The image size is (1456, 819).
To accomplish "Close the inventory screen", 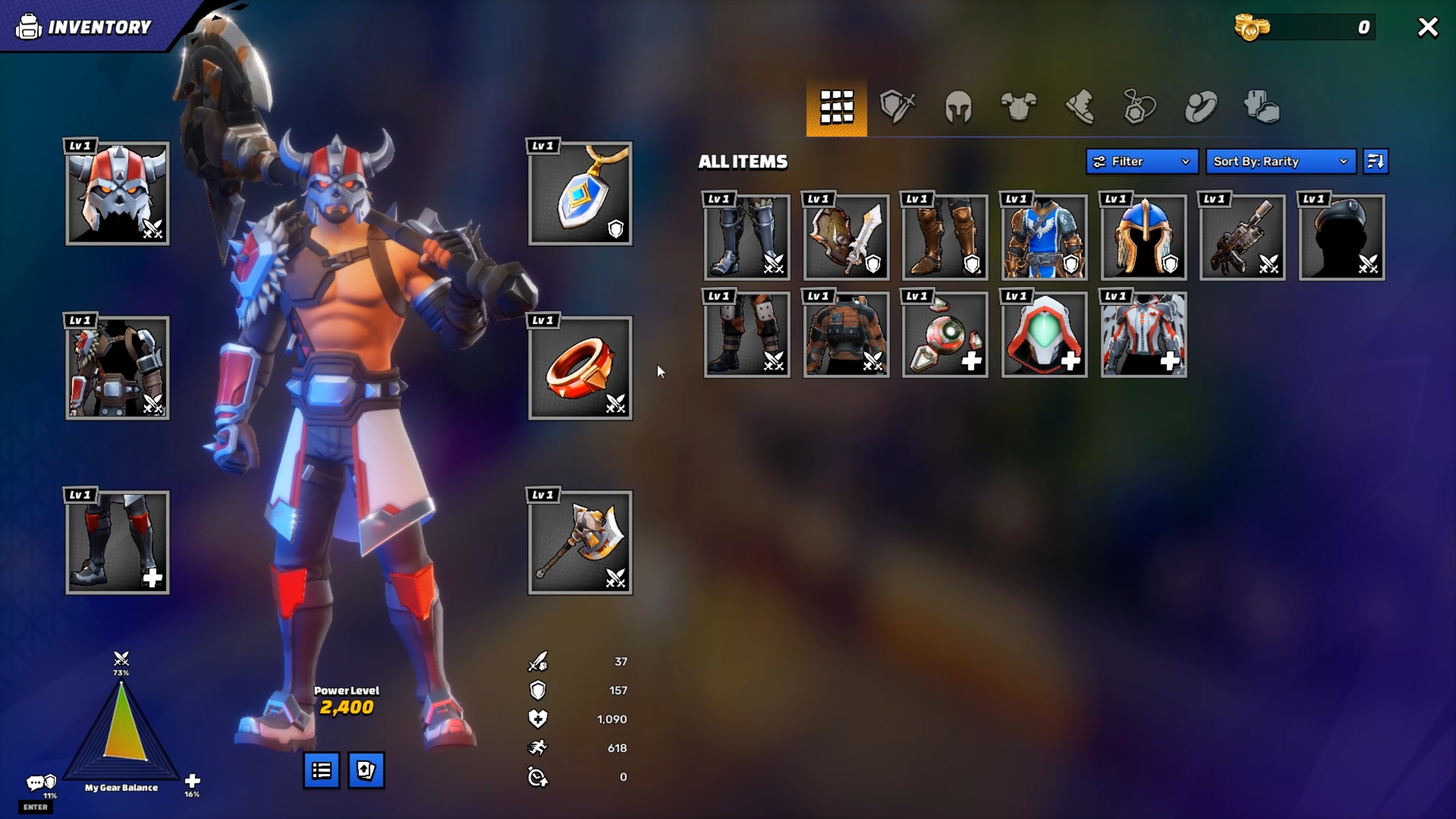I will [x=1428, y=27].
